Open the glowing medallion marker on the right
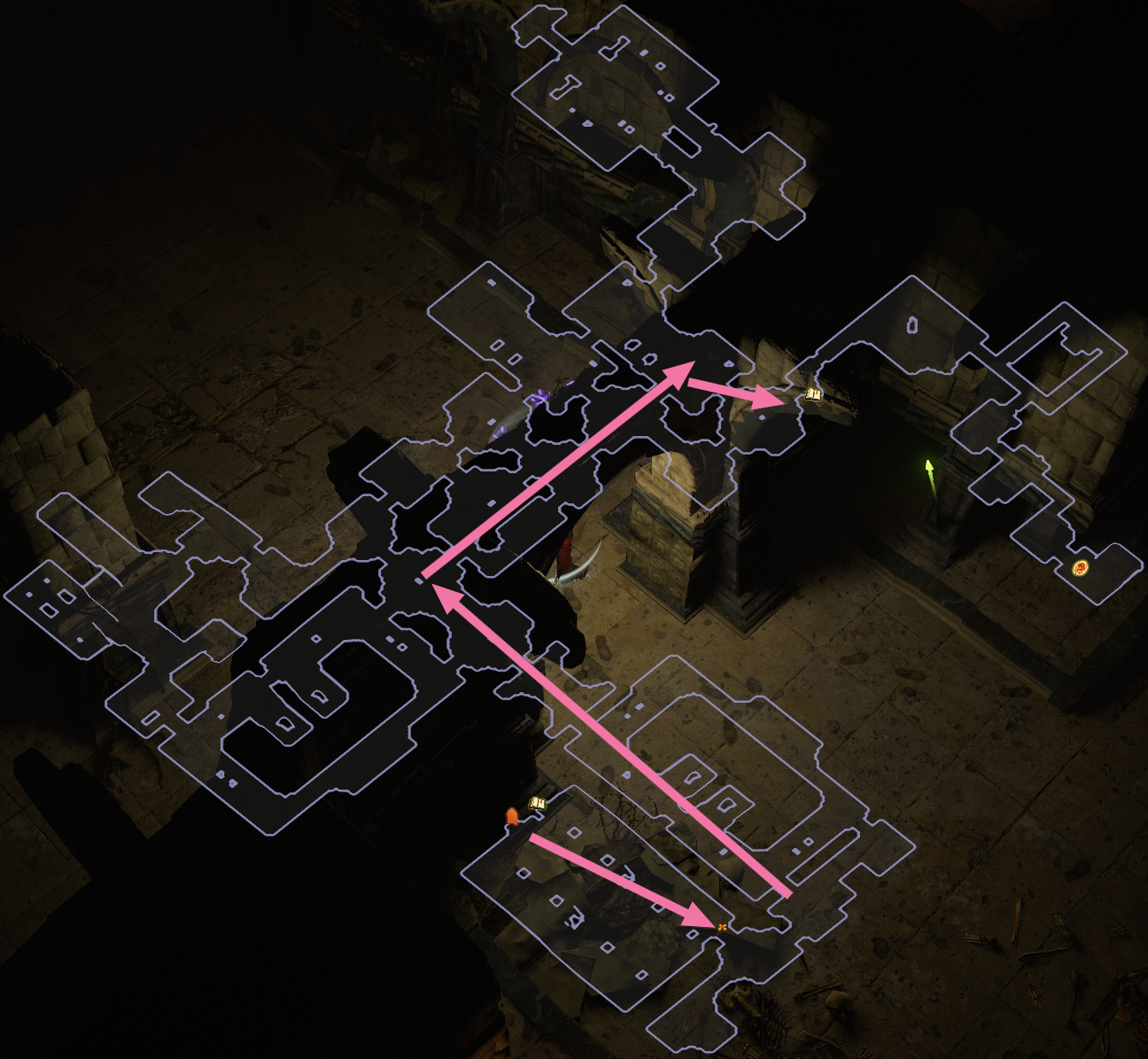This screenshot has width=1148, height=1059. [x=1081, y=568]
